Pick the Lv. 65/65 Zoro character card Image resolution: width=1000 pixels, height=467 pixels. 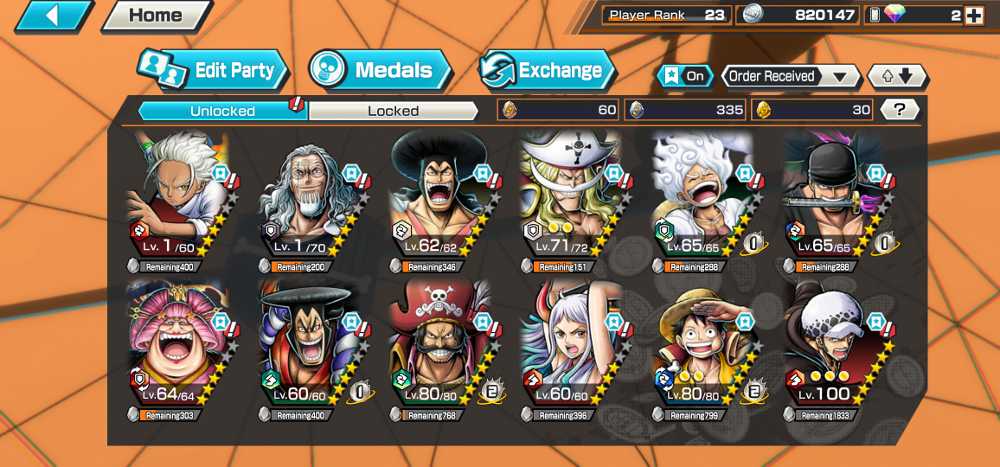(830, 200)
